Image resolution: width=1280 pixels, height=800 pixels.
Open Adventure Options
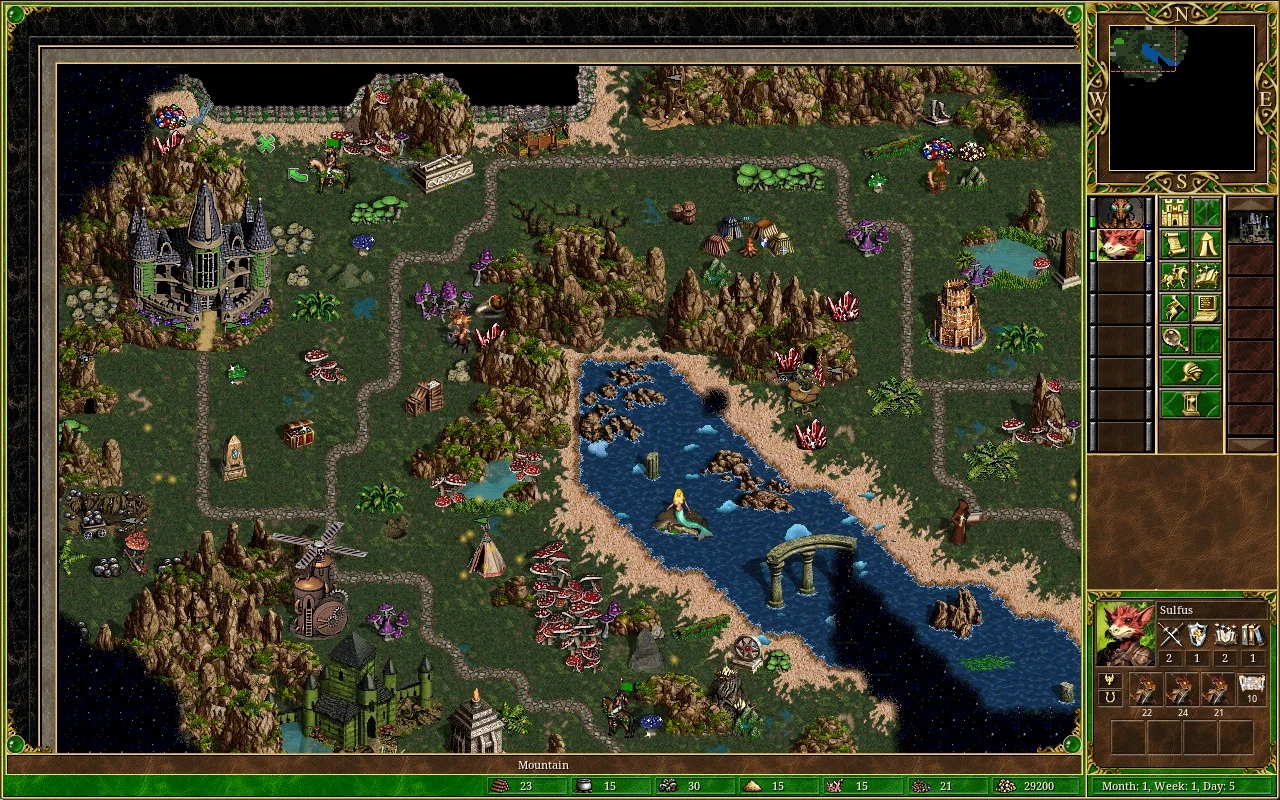click(x=1174, y=308)
